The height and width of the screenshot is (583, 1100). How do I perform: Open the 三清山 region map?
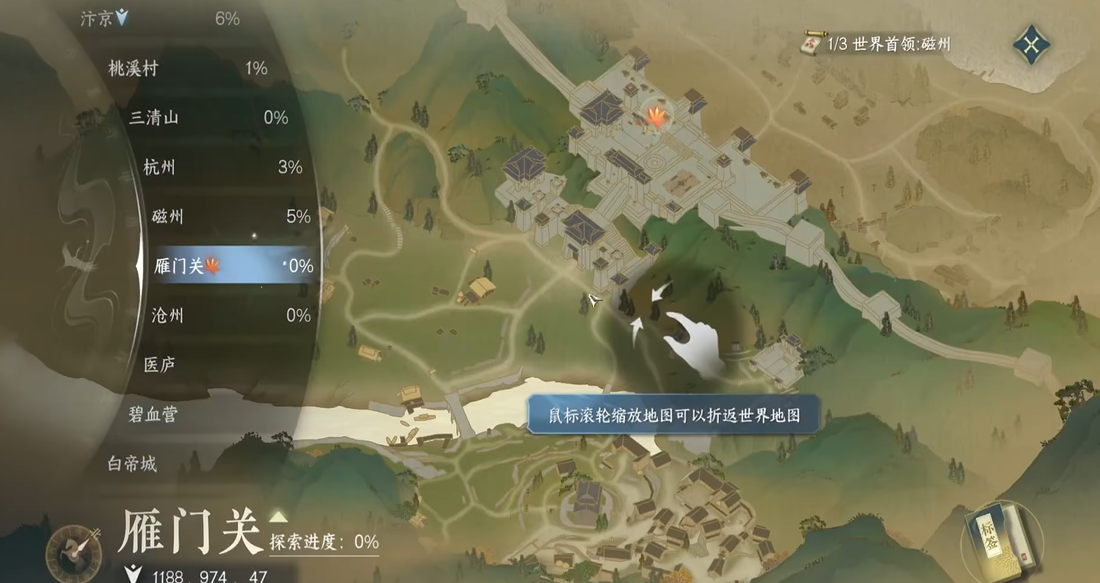point(154,117)
